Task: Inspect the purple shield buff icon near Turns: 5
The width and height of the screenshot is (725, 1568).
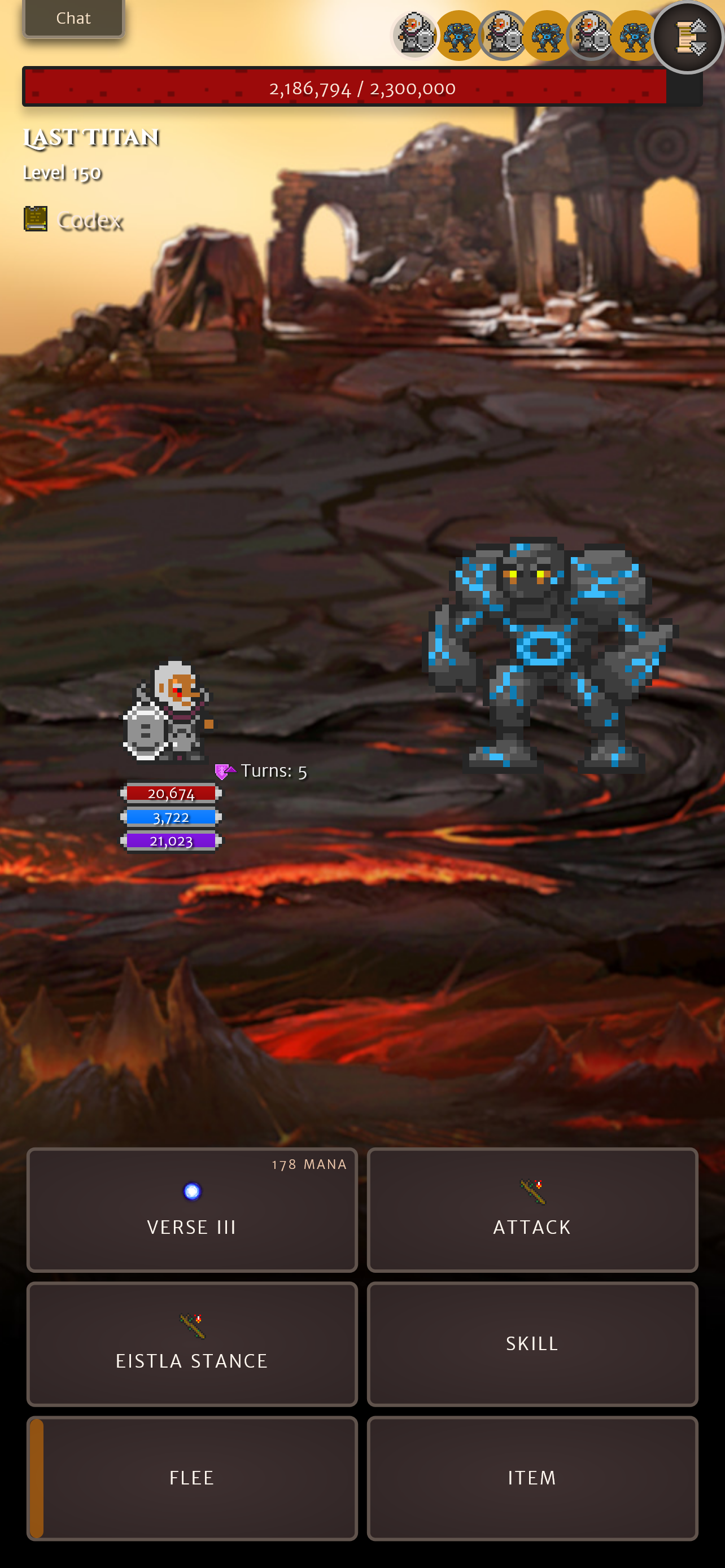Action: (224, 770)
